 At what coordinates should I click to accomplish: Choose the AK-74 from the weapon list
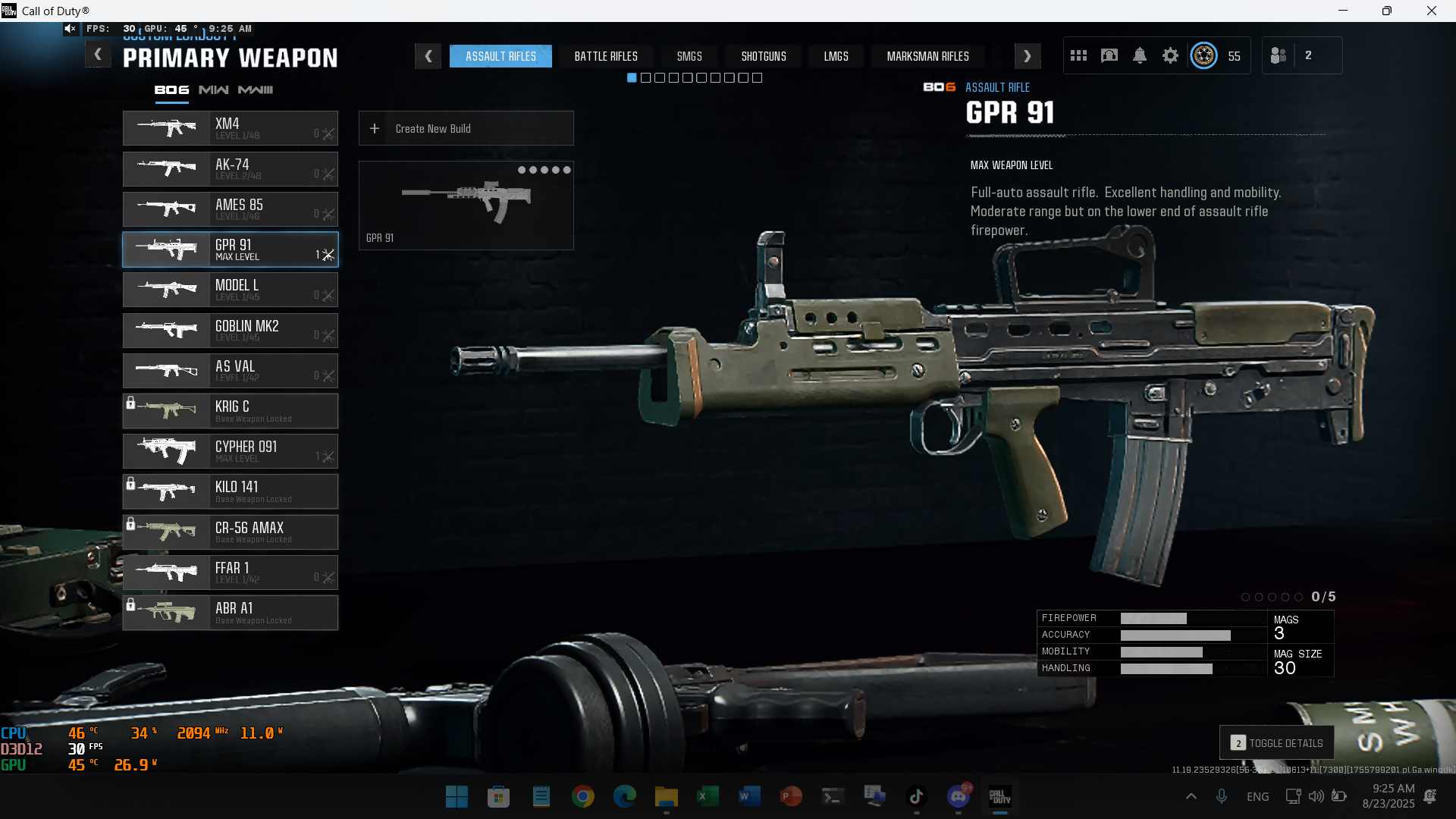[x=231, y=169]
